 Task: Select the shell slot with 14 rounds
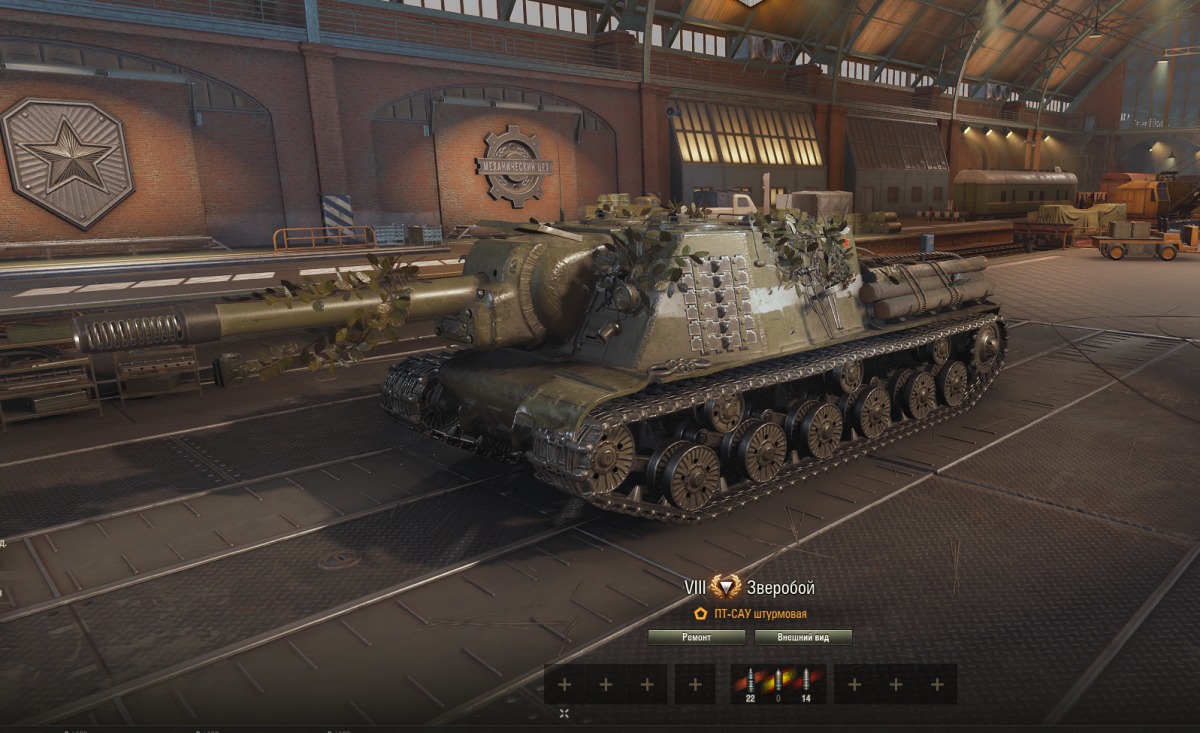(807, 684)
